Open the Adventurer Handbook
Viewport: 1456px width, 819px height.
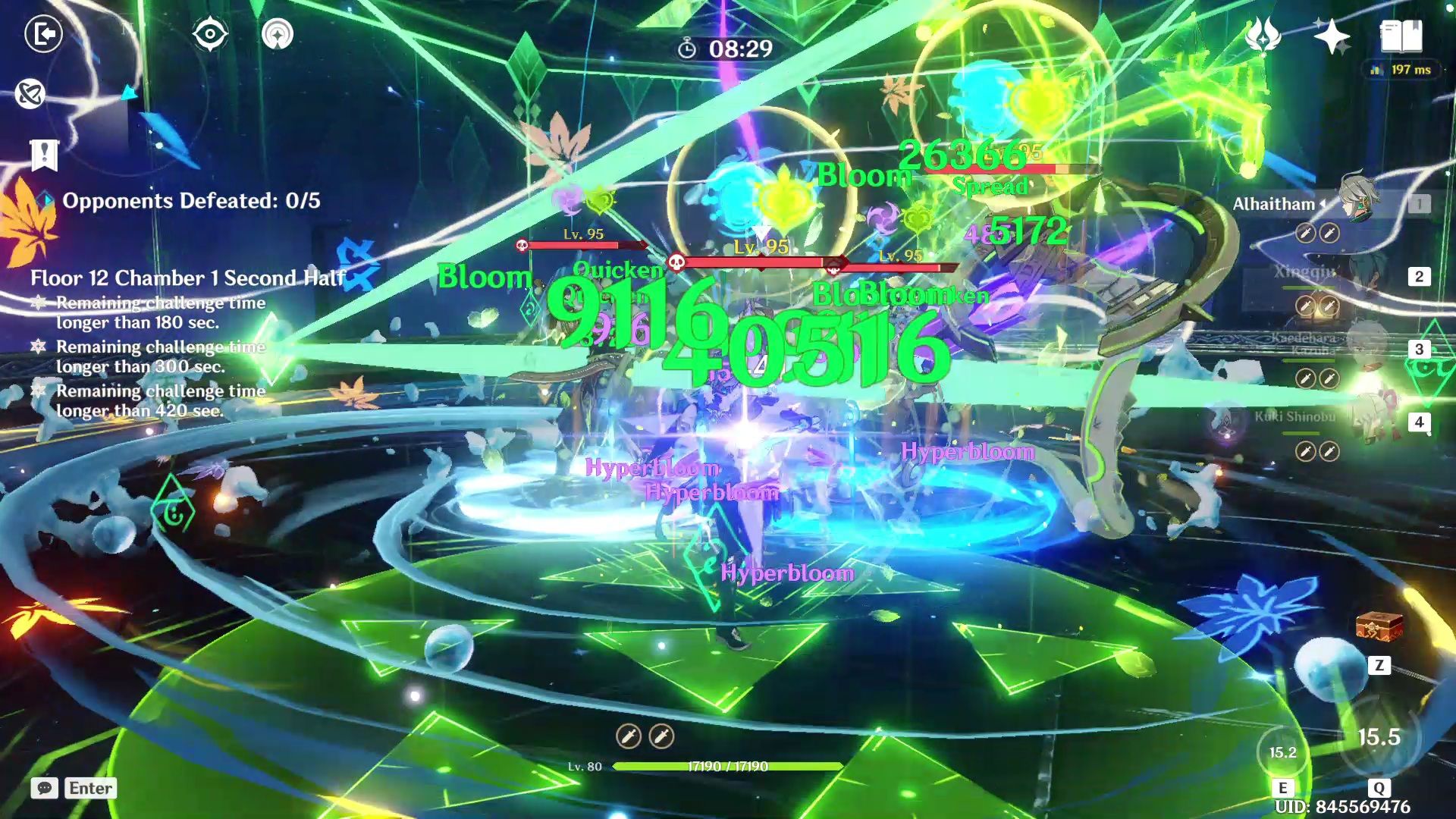click(1402, 34)
